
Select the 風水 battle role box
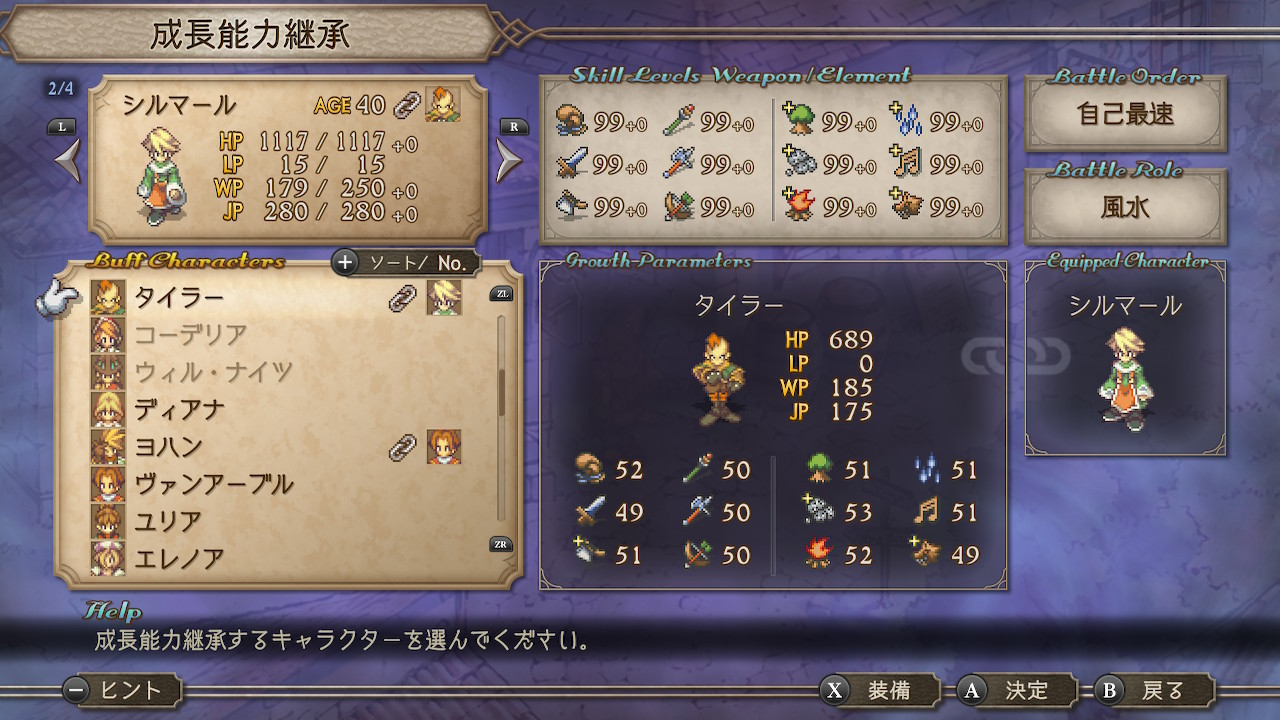coord(1125,208)
